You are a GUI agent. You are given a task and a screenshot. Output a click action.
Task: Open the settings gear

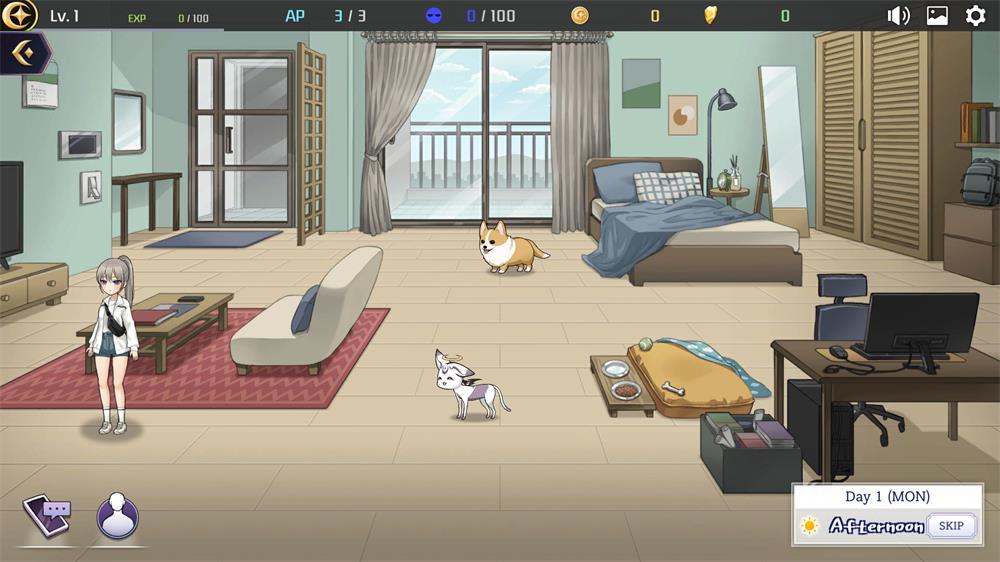pos(975,15)
